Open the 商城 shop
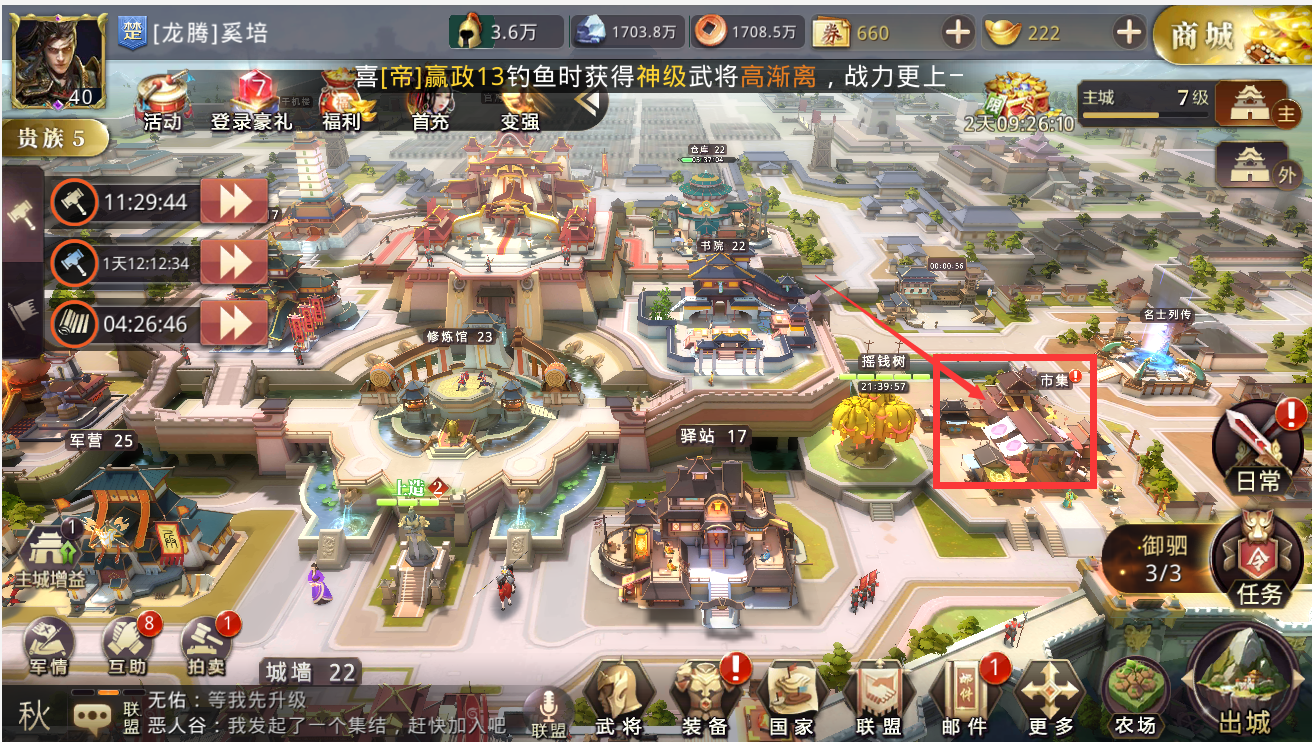 1232,35
